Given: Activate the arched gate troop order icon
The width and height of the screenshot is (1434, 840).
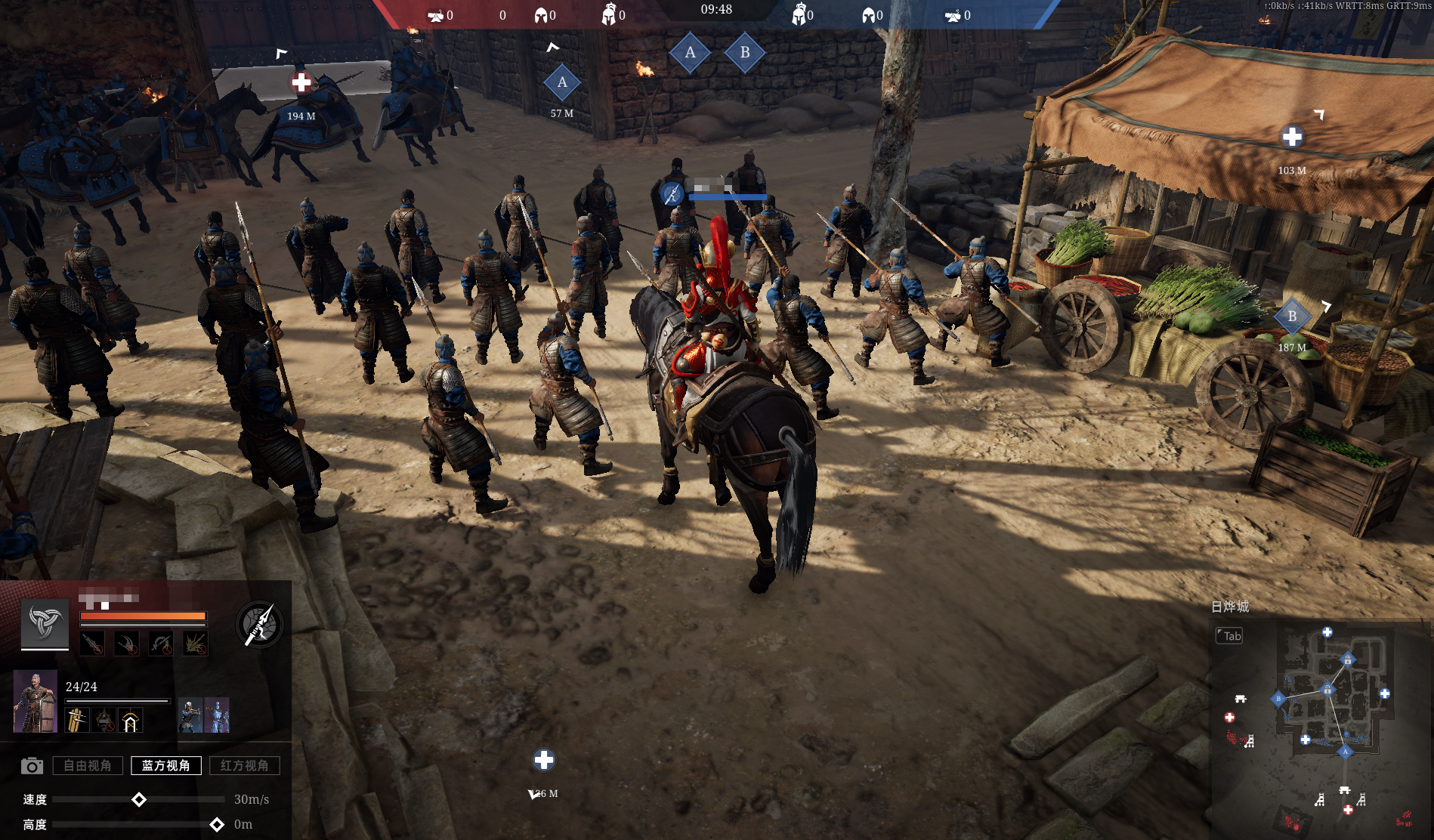Looking at the screenshot, I should tap(130, 721).
